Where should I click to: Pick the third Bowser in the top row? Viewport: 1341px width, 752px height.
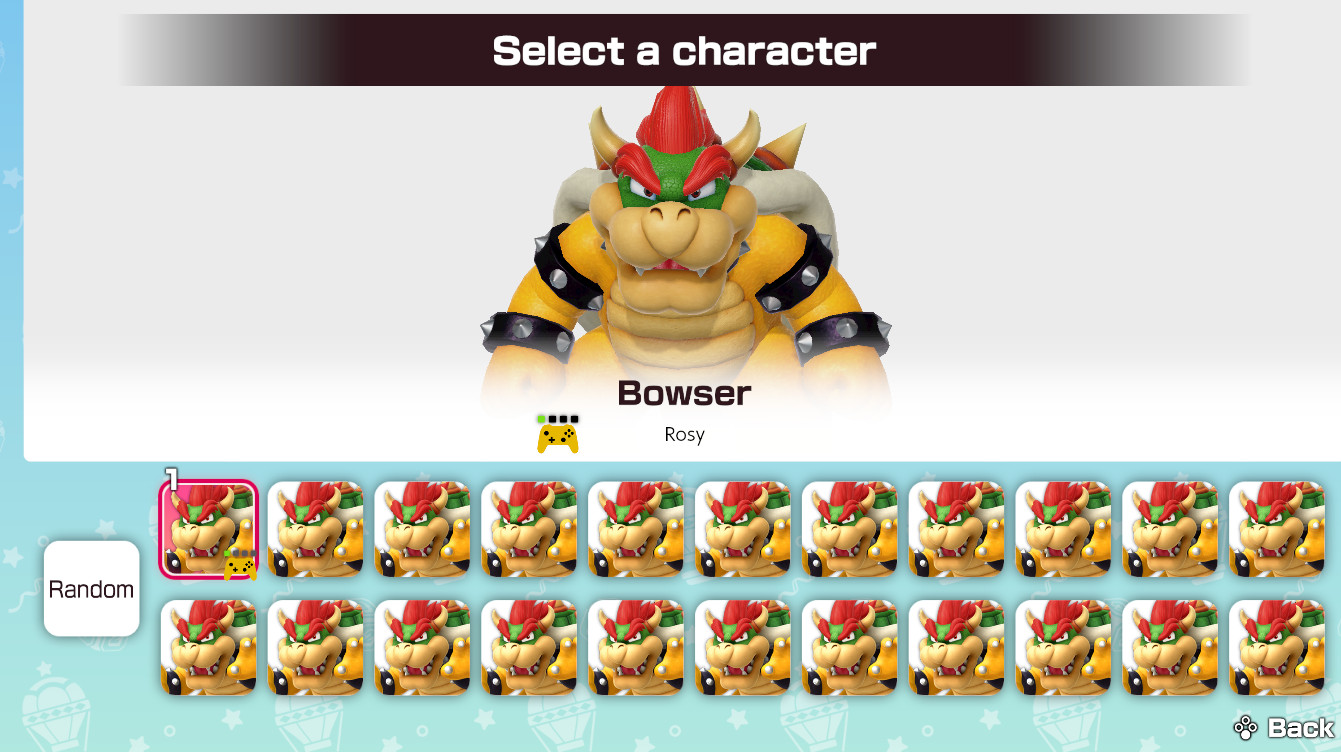pos(421,527)
